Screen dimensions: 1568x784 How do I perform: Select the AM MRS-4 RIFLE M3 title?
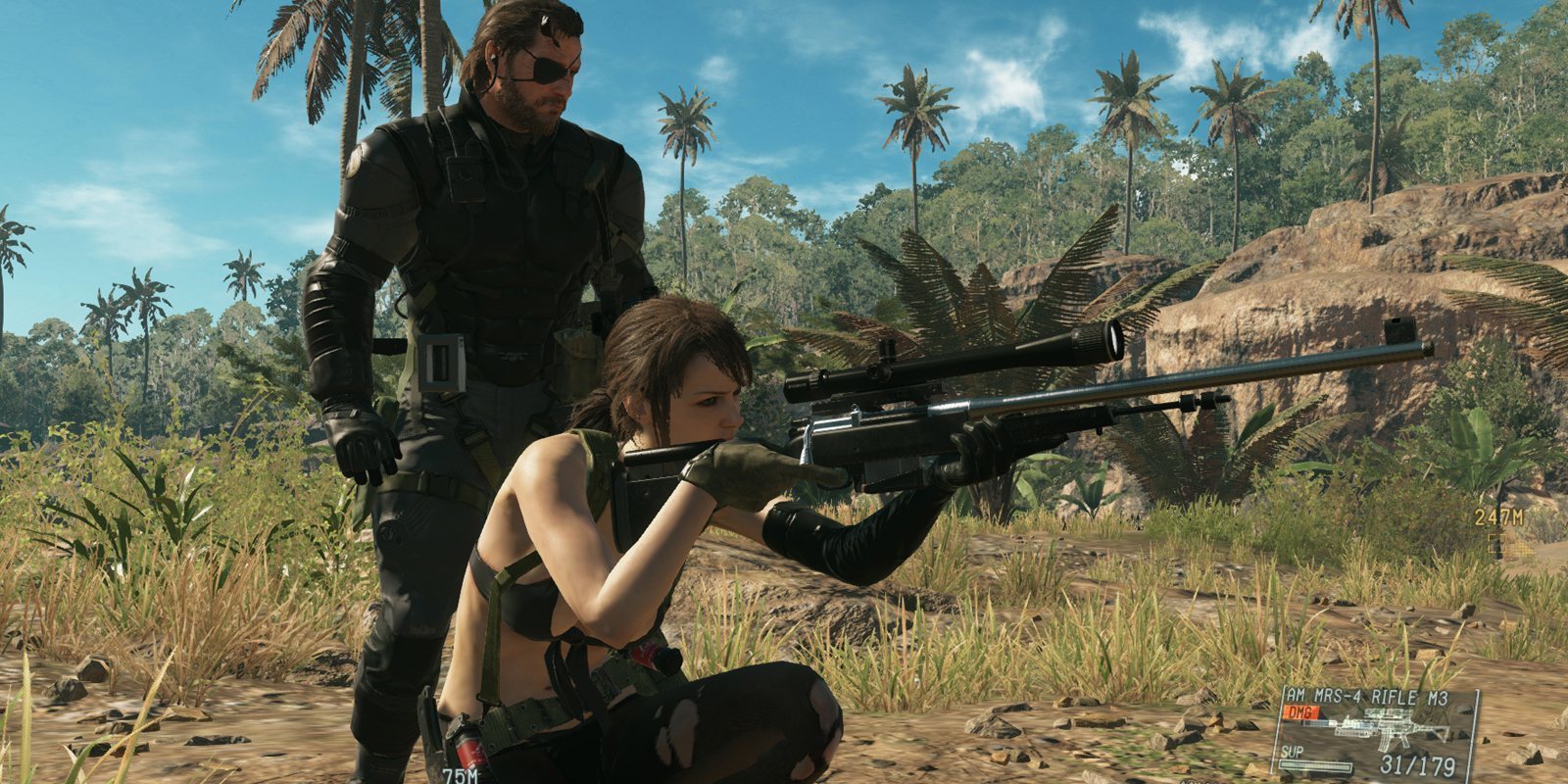[x=1369, y=696]
